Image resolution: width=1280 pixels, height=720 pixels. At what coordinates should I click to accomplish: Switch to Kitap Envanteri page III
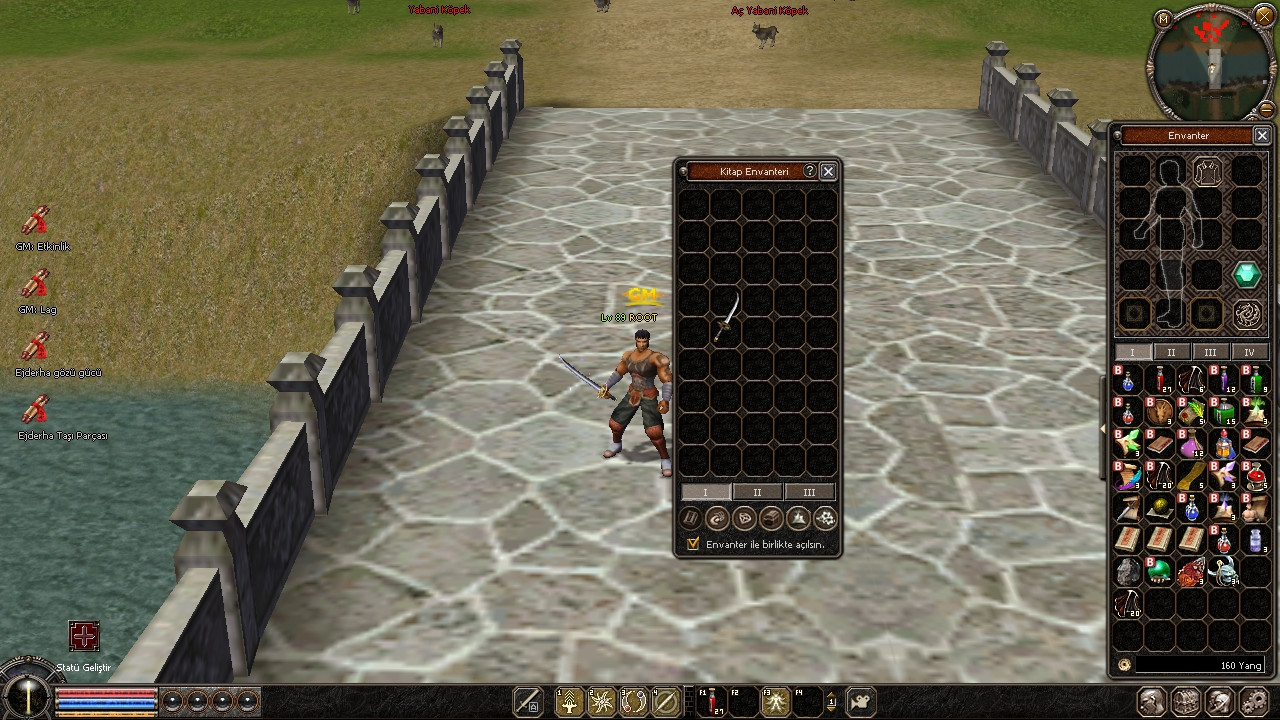809,492
